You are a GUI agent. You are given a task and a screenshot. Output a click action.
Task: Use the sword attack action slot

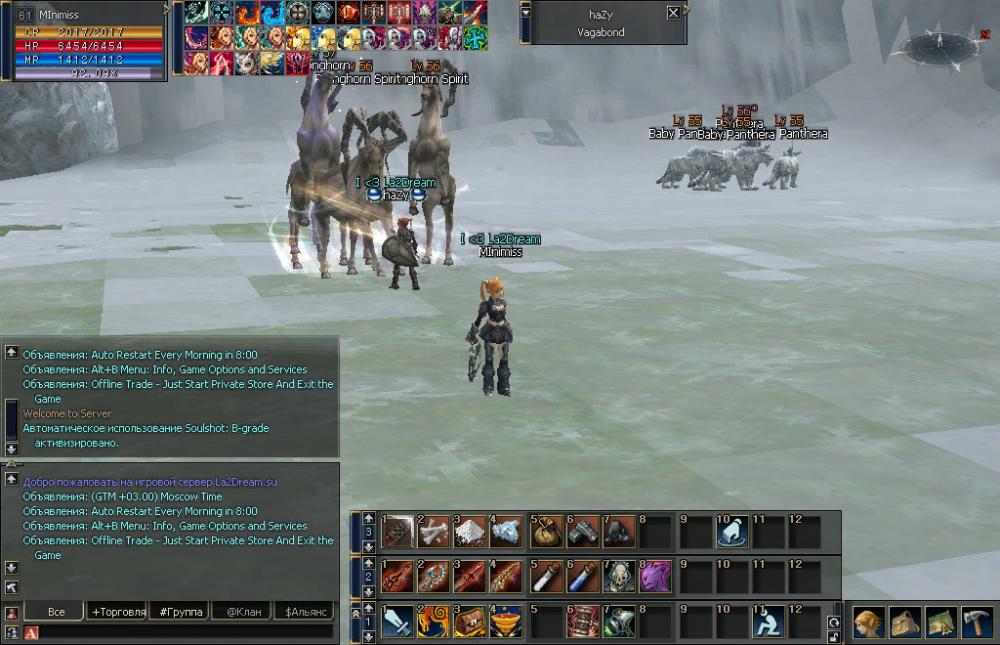coord(397,622)
